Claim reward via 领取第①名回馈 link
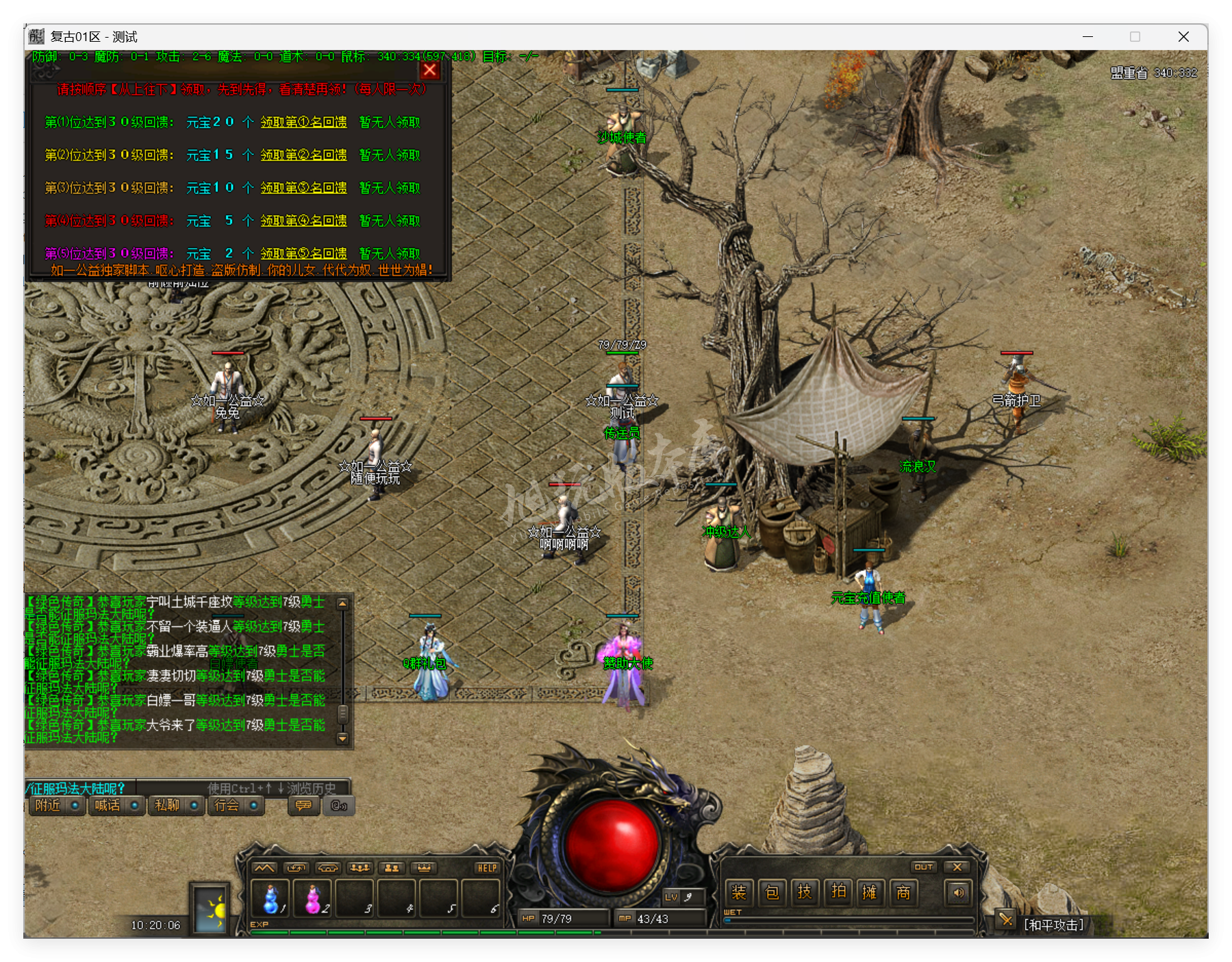This screenshot has height=962, width=1232. pyautogui.click(x=303, y=122)
